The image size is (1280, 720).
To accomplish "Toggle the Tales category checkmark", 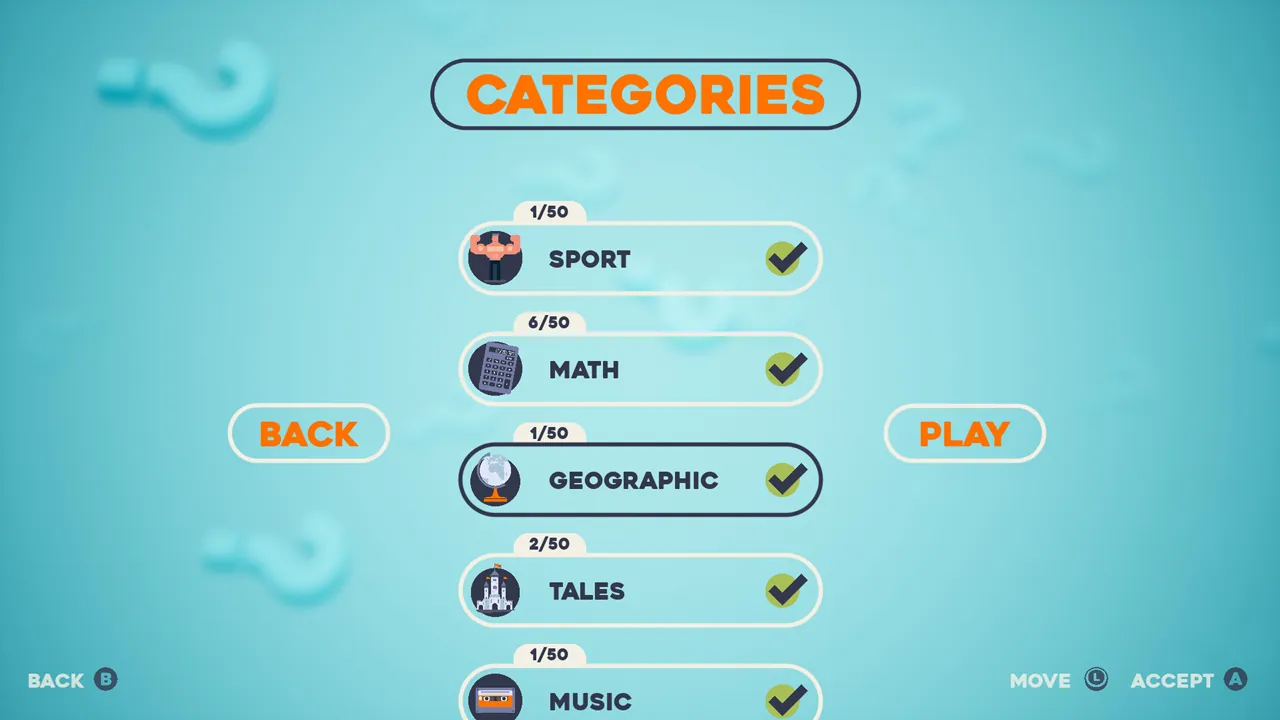I will click(x=787, y=590).
